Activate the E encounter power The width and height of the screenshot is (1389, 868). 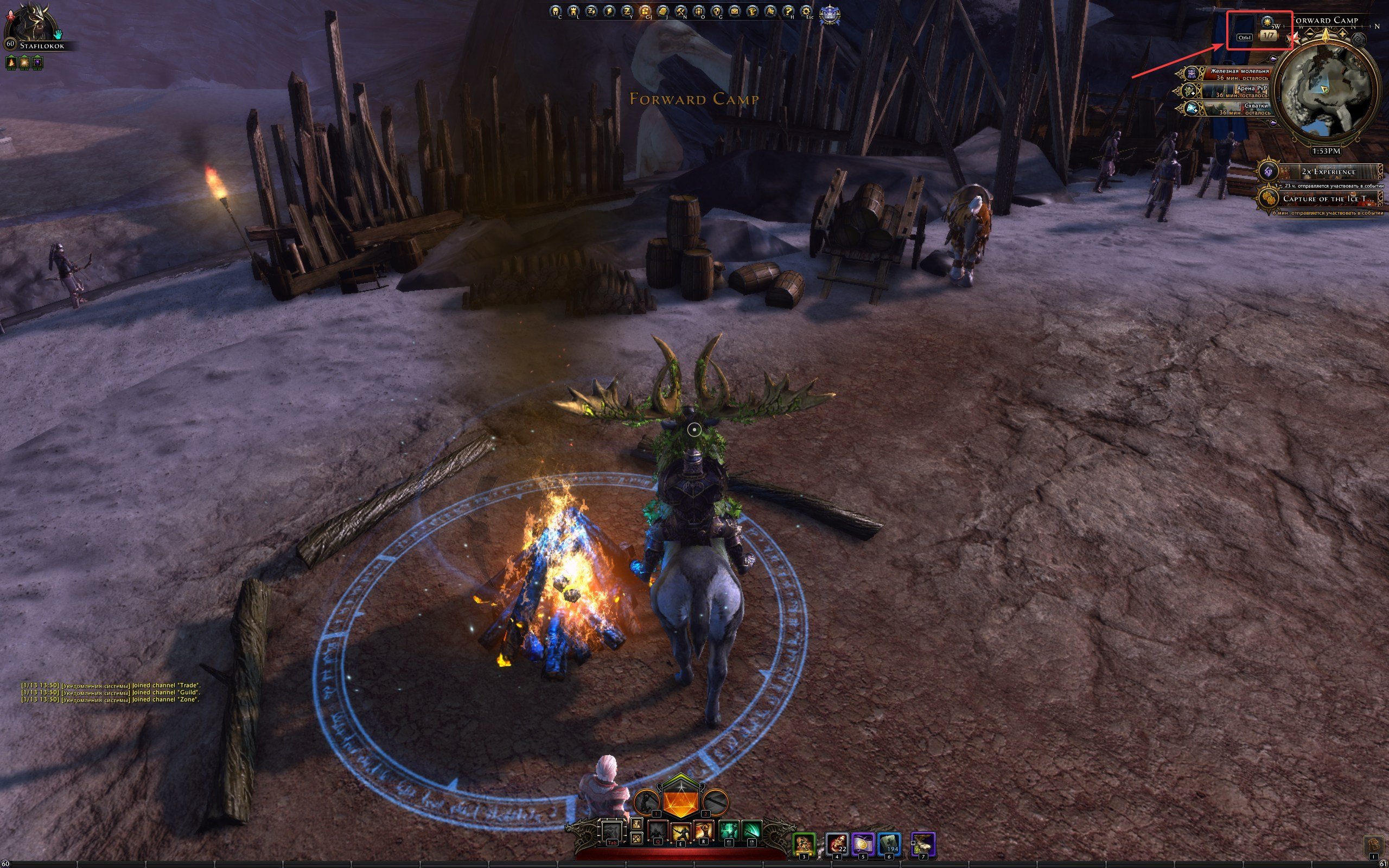(681, 831)
